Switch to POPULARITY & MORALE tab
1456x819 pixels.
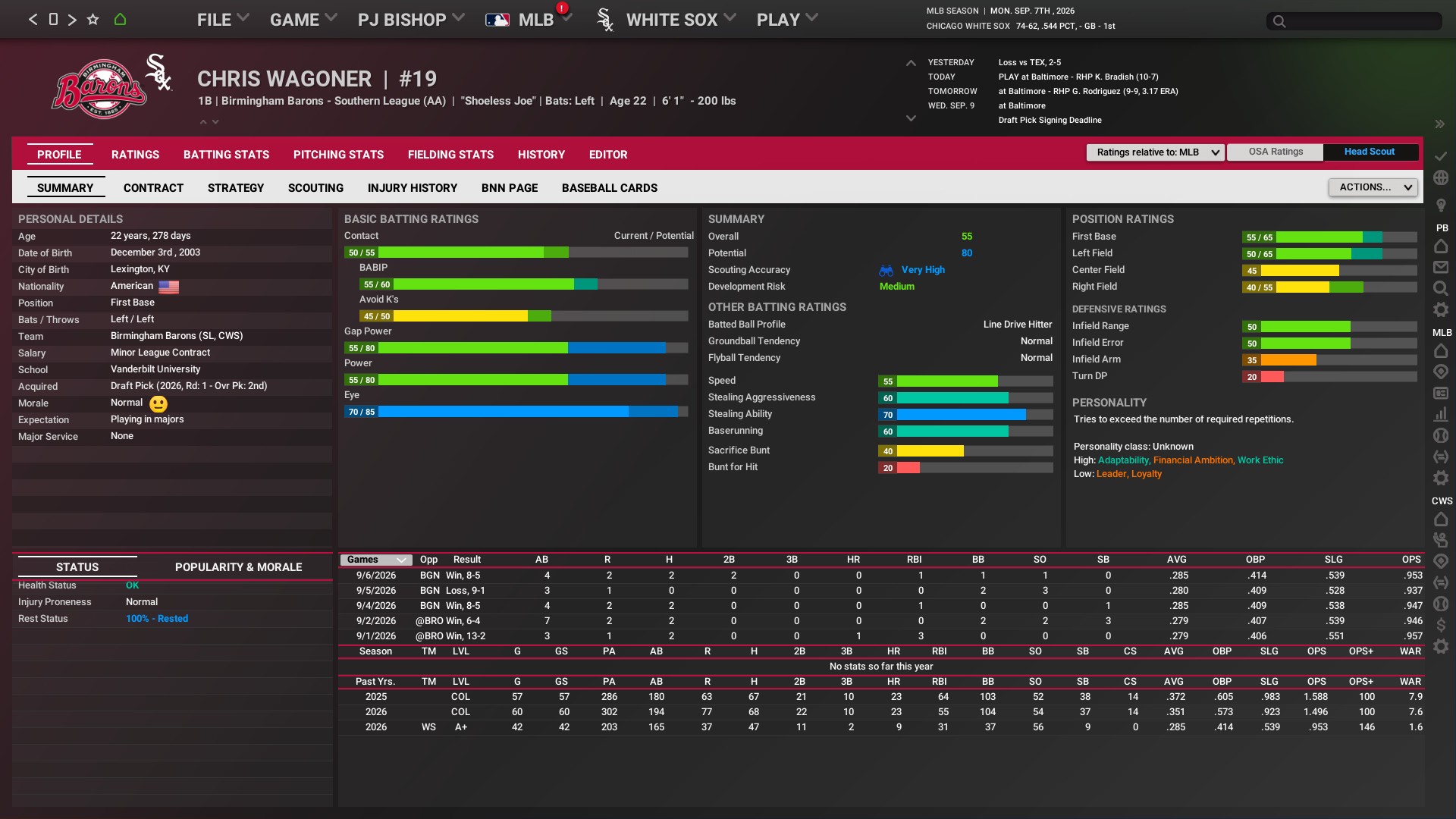pos(238,567)
